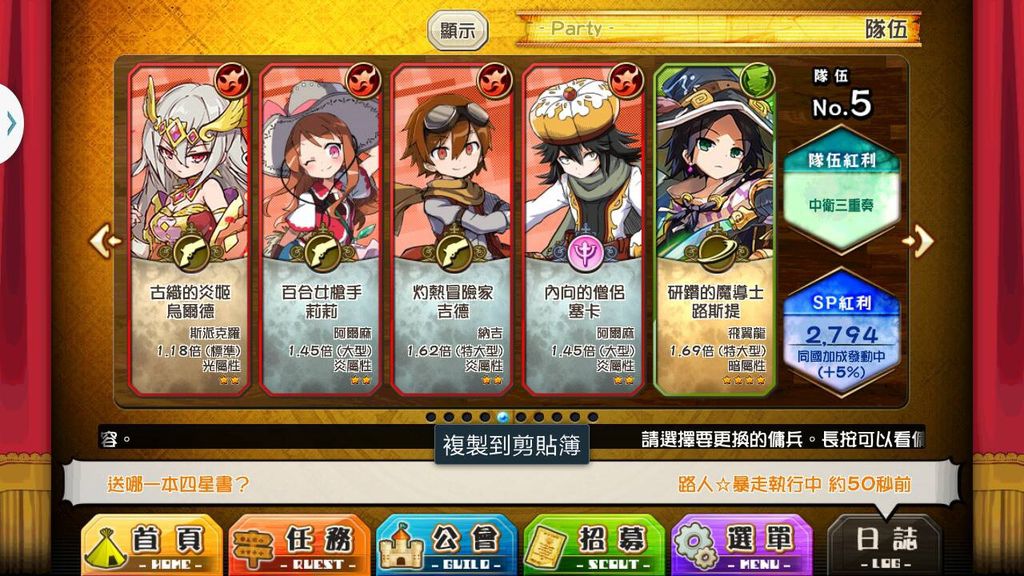The image size is (1024, 576).
Task: Go to the previous party with left arrow
Action: tap(104, 240)
